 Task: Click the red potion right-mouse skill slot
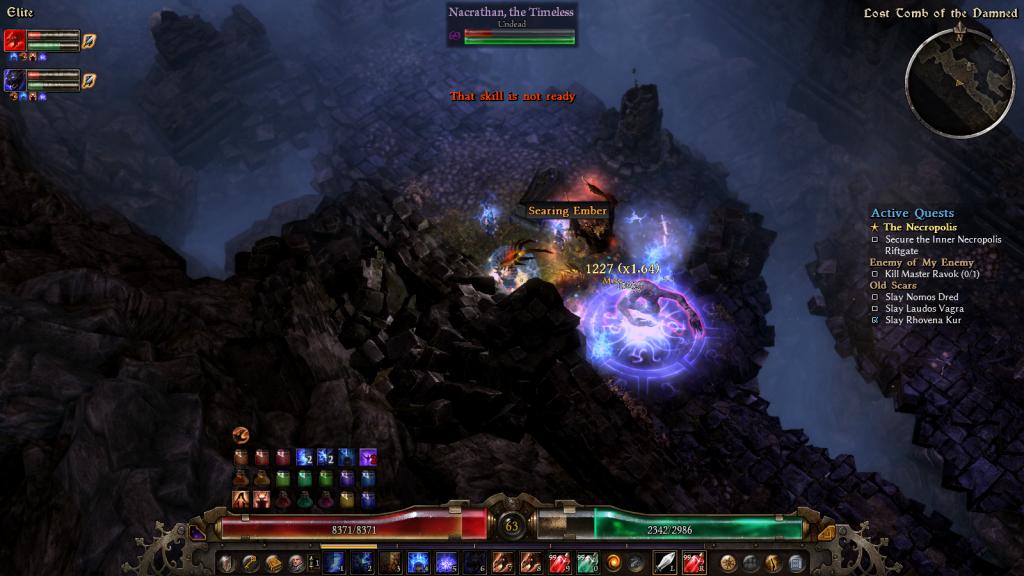693,563
